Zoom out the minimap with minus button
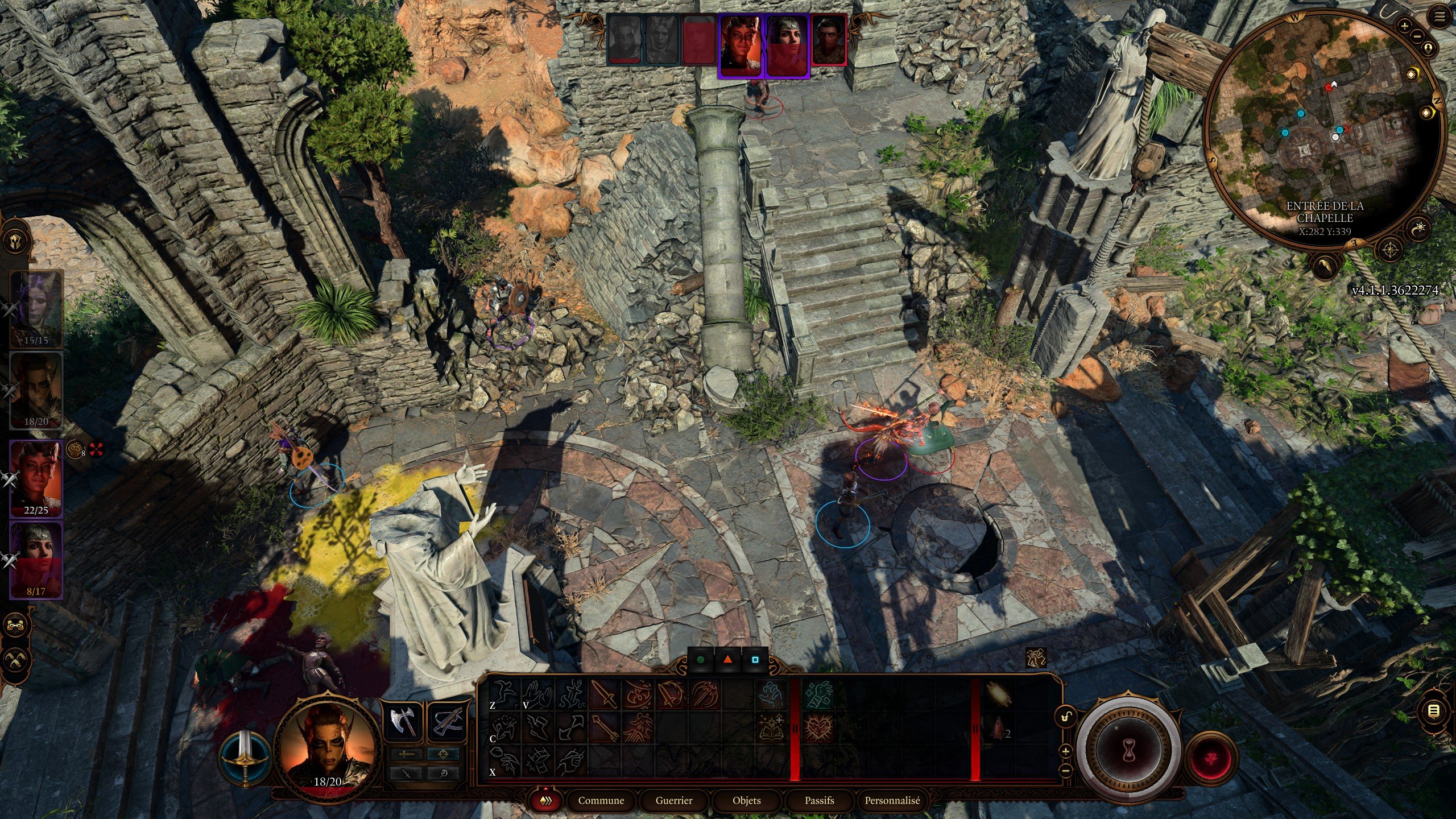Viewport: 1456px width, 819px height. tap(1416, 36)
